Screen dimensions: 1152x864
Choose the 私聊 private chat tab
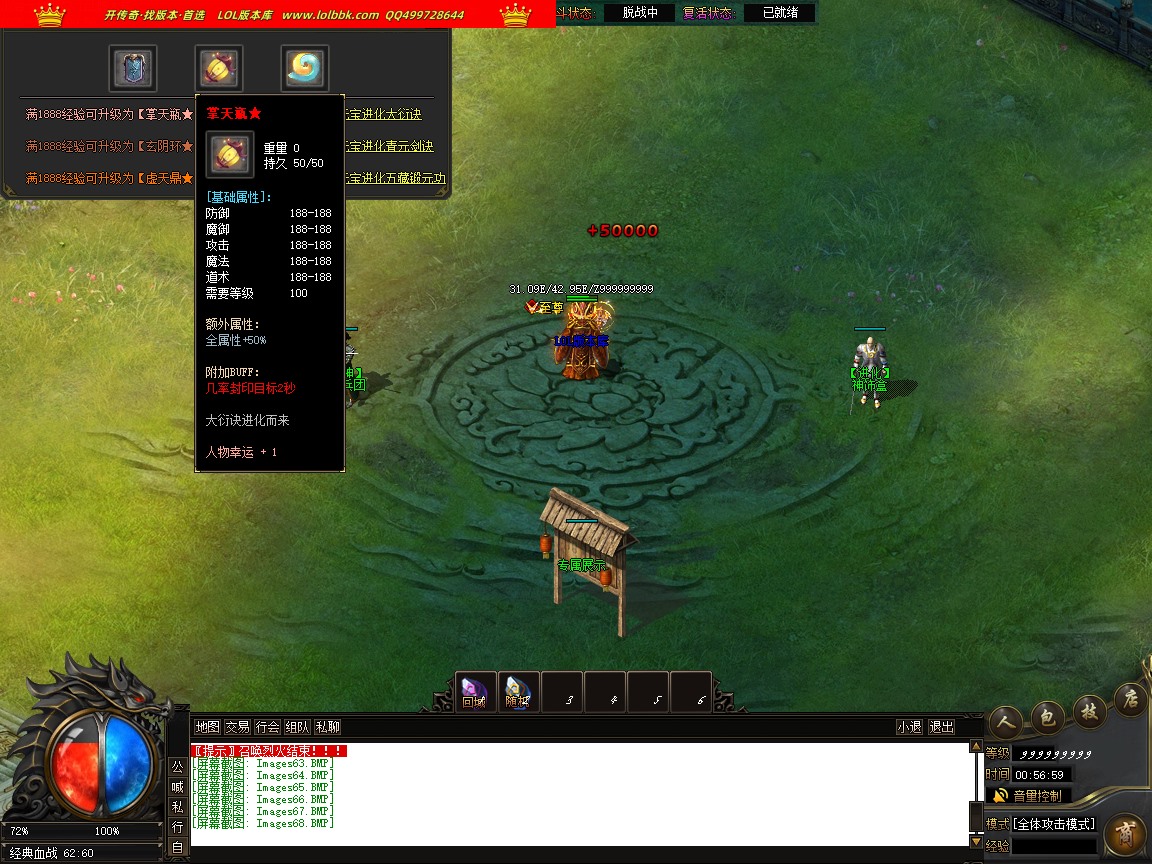(x=327, y=727)
